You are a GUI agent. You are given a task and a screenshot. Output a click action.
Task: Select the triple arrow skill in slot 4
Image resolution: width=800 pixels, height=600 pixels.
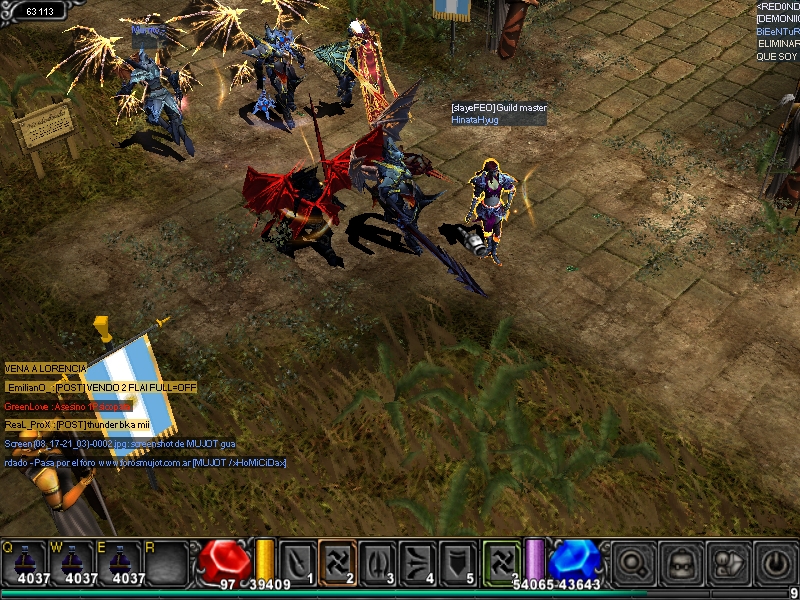point(418,562)
